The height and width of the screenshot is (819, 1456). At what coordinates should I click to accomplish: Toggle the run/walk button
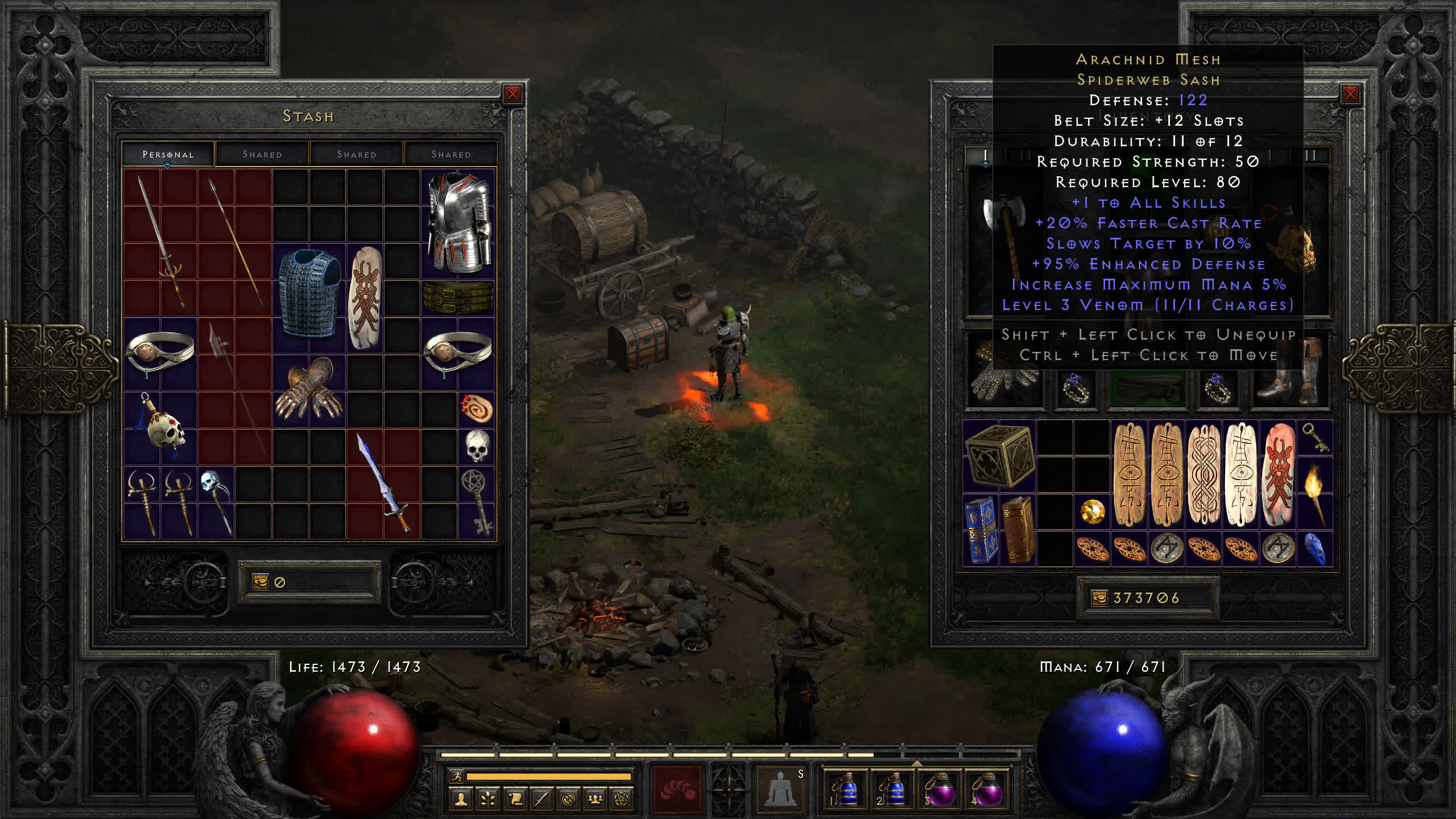(x=457, y=776)
